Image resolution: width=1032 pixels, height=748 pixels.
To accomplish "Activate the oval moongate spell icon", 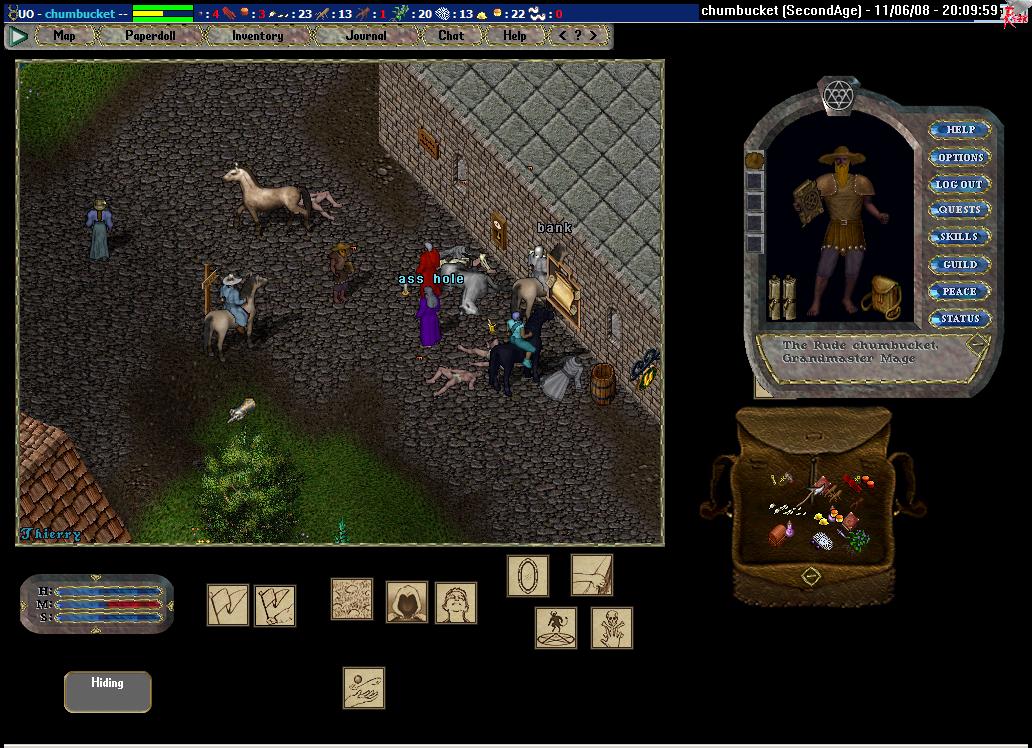I will click(527, 576).
